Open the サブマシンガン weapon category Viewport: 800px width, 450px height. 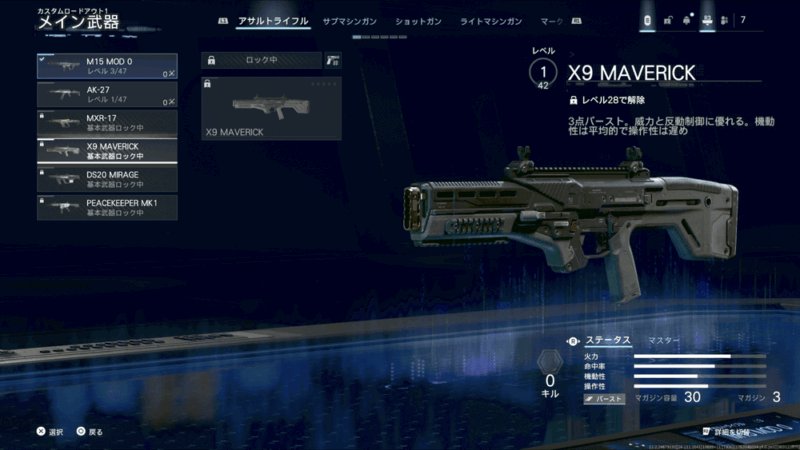pos(351,20)
